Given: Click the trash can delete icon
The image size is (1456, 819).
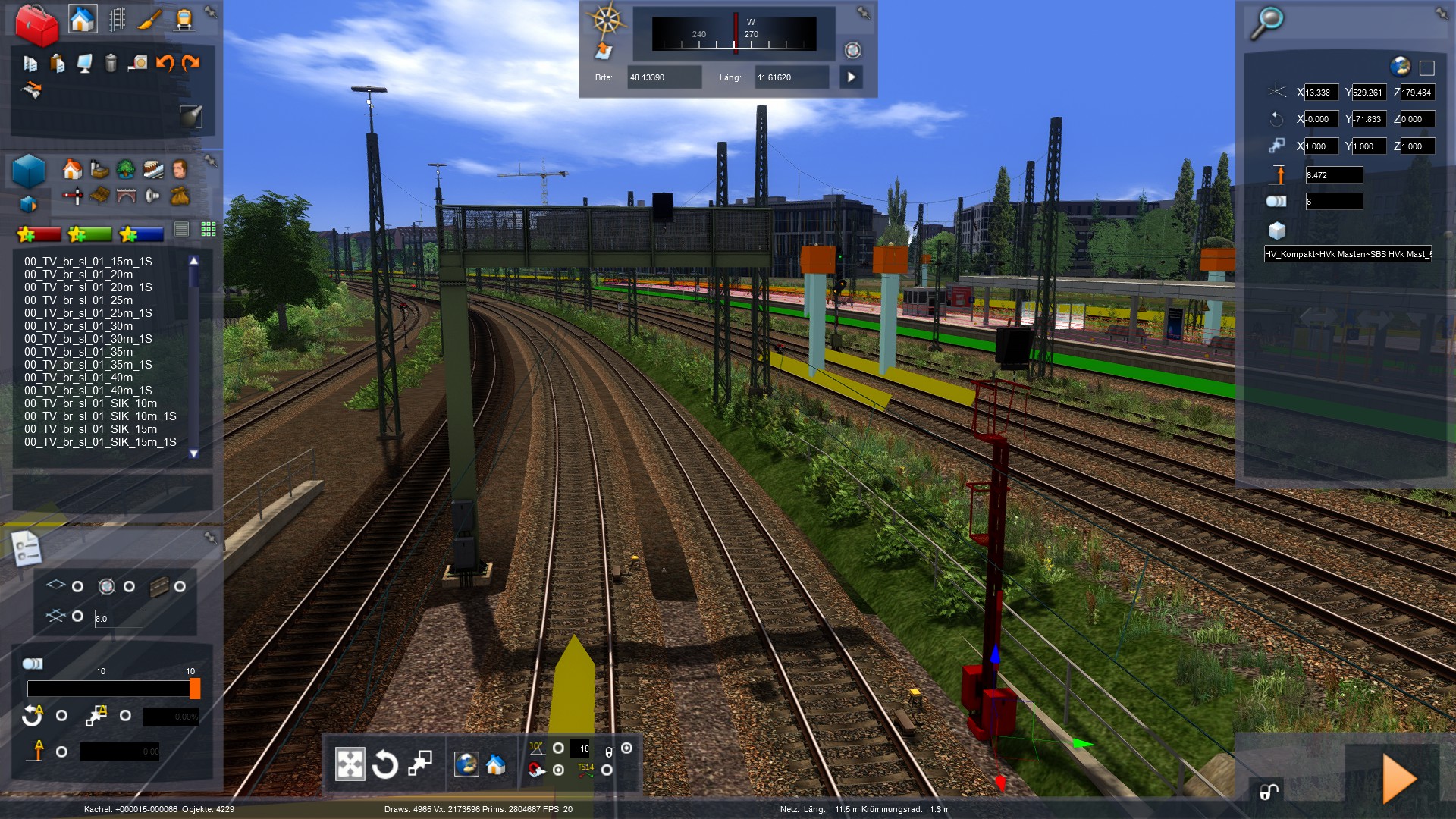Looking at the screenshot, I should [111, 63].
